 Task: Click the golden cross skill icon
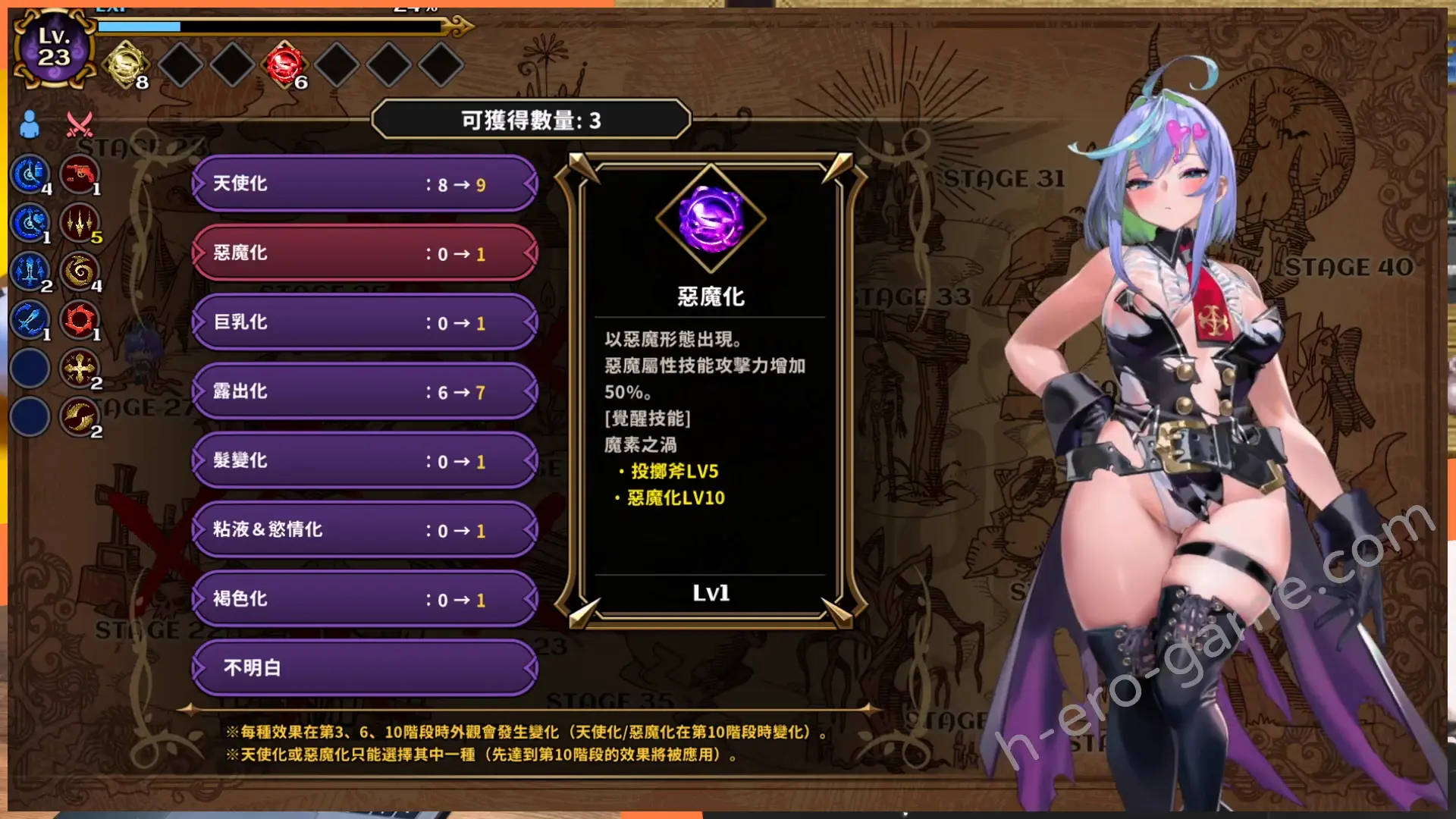[79, 369]
